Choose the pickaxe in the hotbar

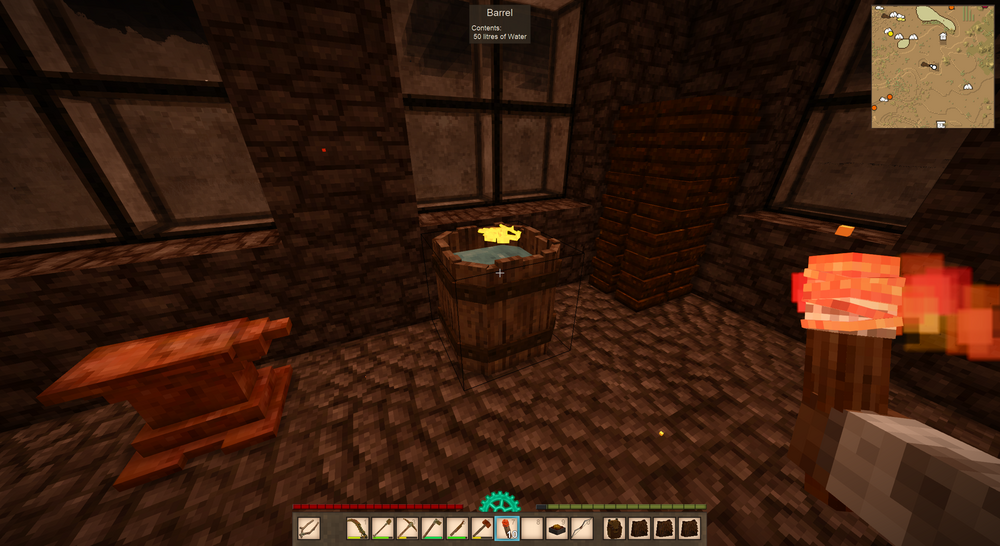tap(407, 528)
